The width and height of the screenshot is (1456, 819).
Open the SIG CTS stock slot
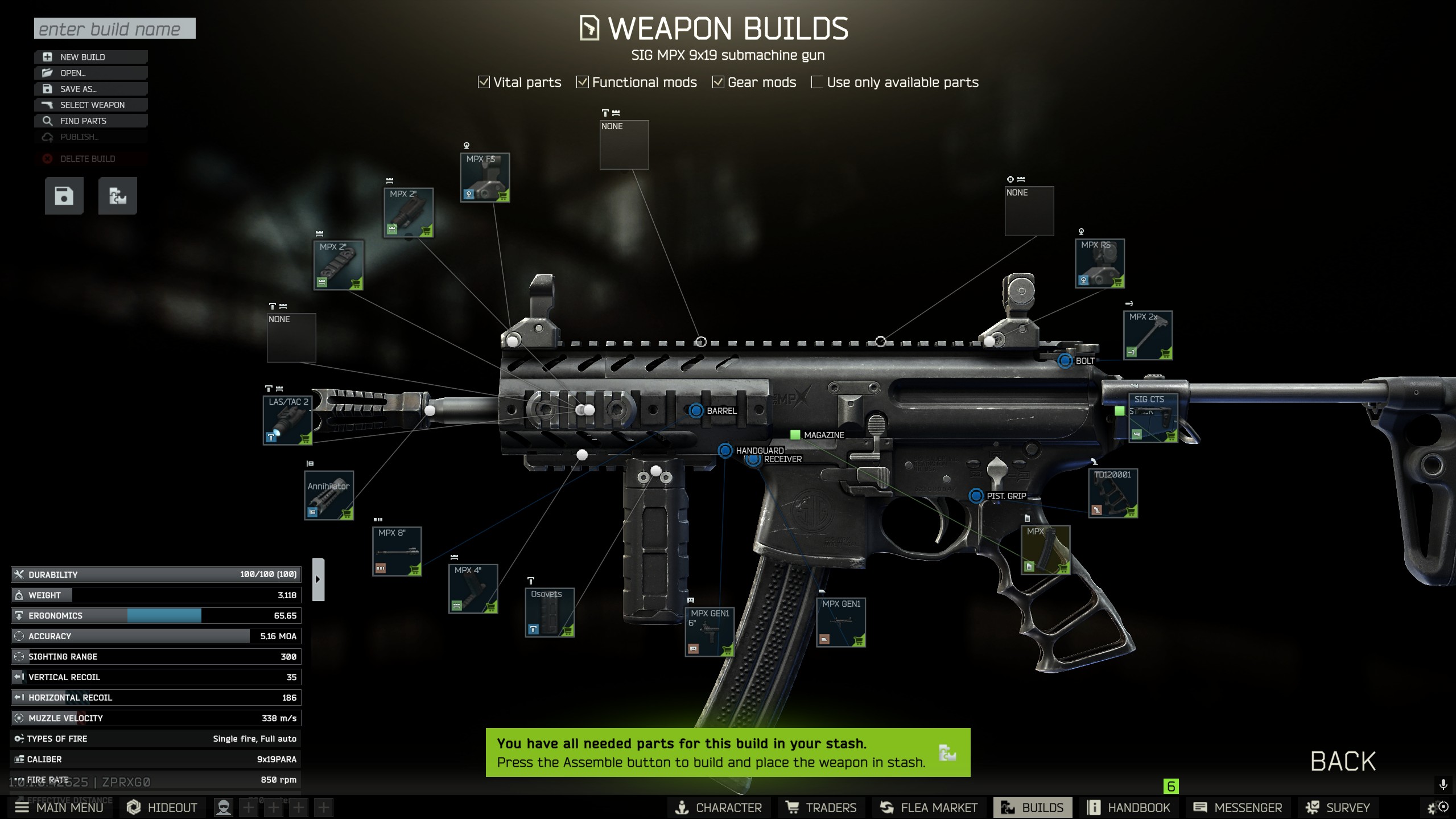point(1153,418)
